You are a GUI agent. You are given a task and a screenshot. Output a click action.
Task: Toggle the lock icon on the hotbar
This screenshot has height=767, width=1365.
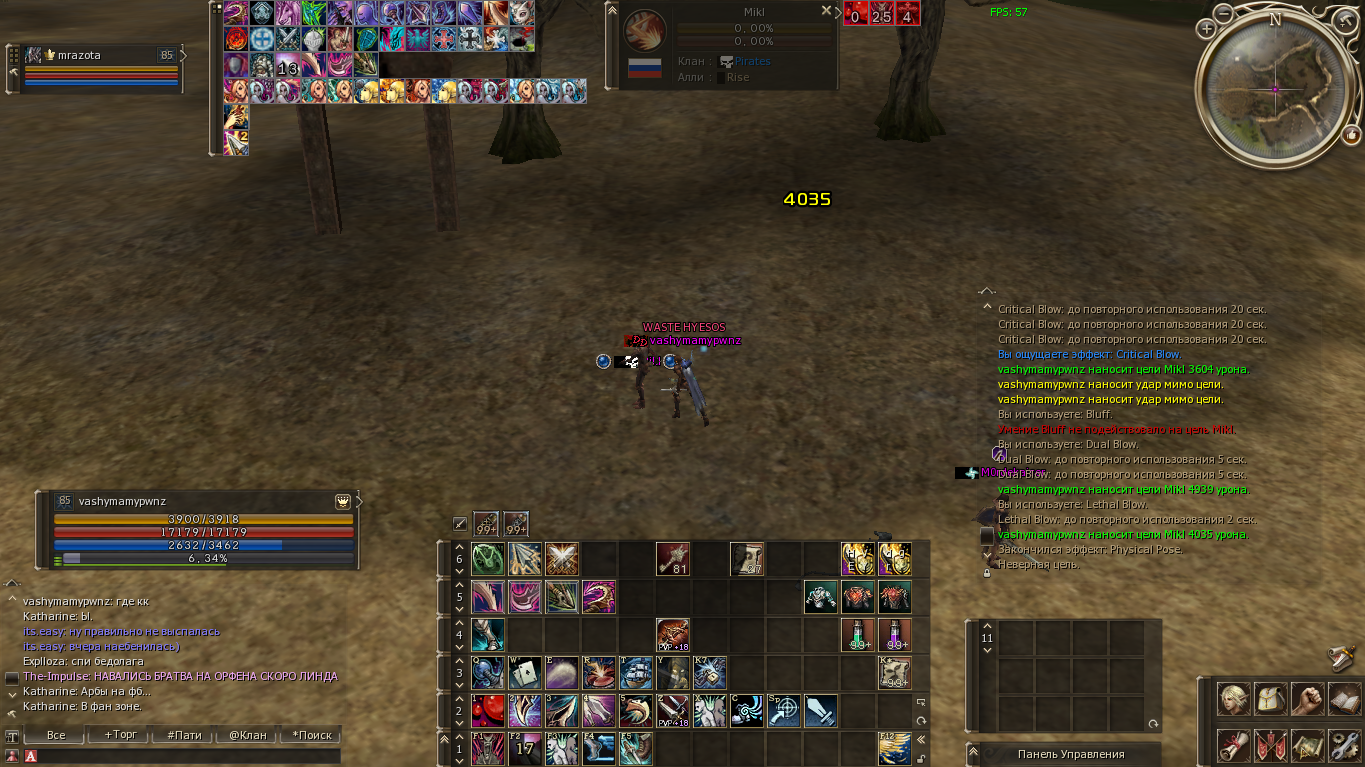[920, 758]
